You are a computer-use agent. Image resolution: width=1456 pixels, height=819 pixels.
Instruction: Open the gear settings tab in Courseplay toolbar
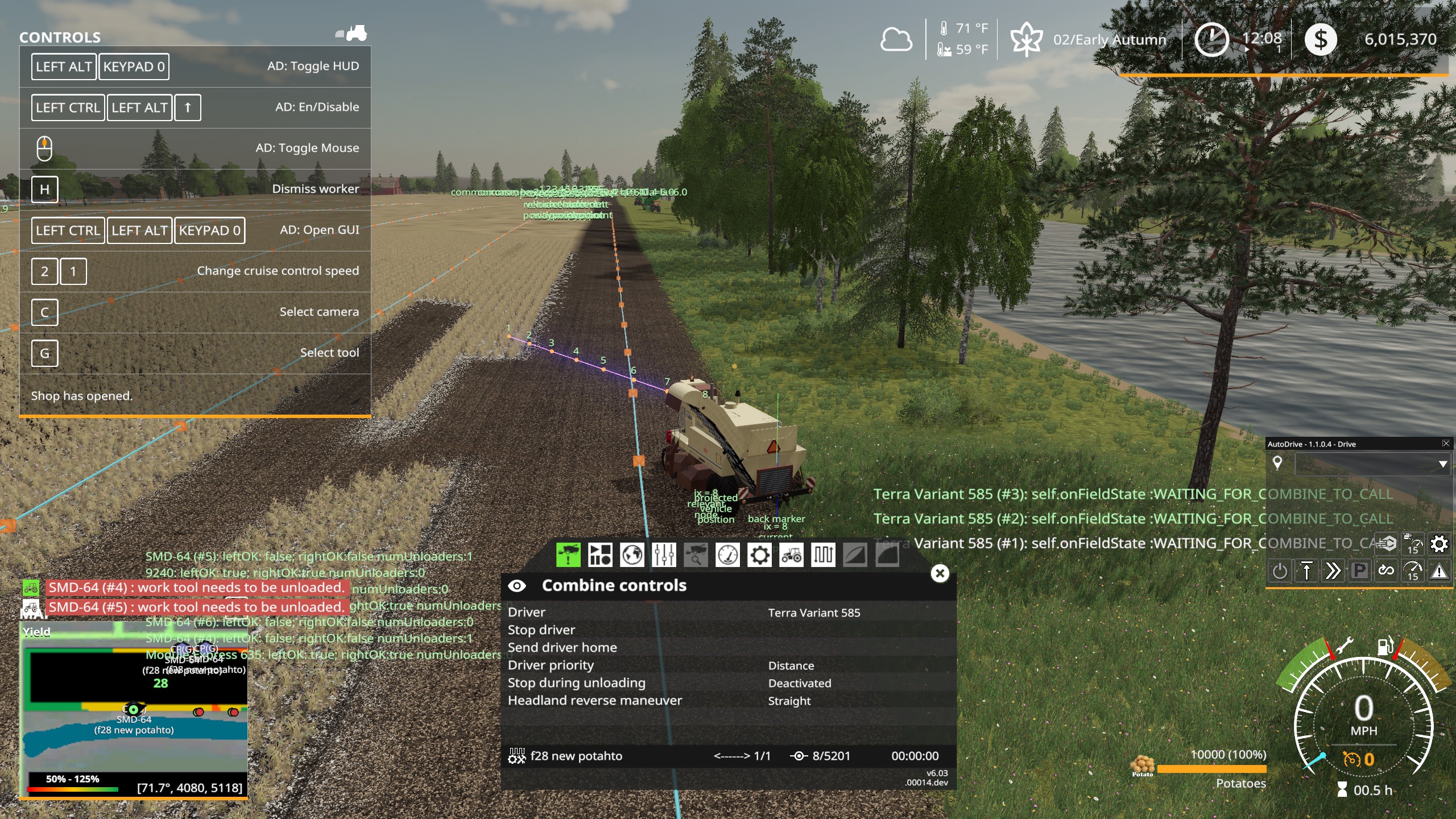click(760, 555)
